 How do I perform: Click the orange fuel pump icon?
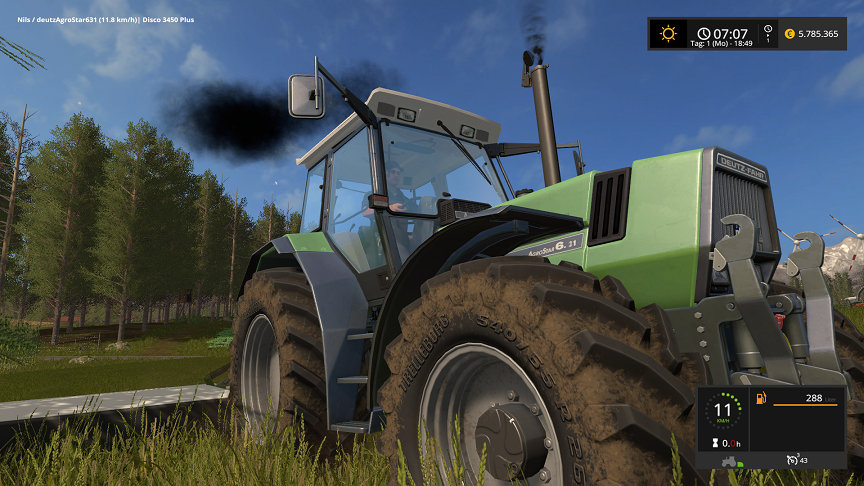(x=760, y=399)
